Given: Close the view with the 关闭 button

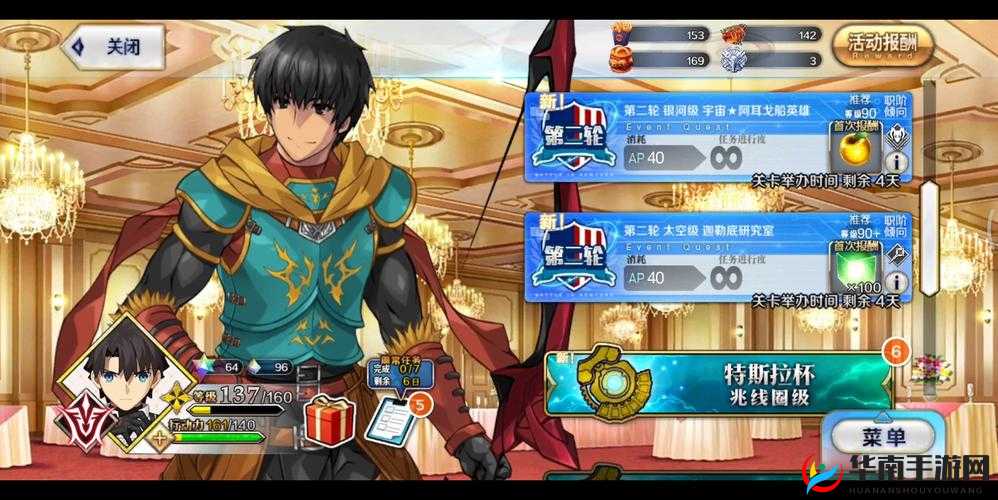Looking at the screenshot, I should pyautogui.click(x=113, y=46).
